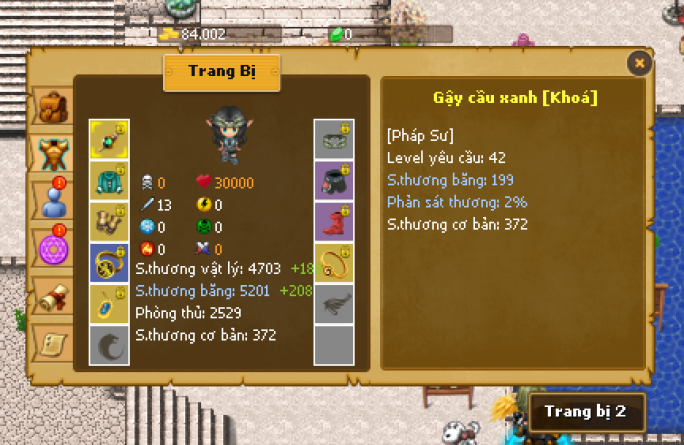Viewport: 684px width, 445px height.
Task: Select the gold ring on blue slot
Action: point(108,262)
